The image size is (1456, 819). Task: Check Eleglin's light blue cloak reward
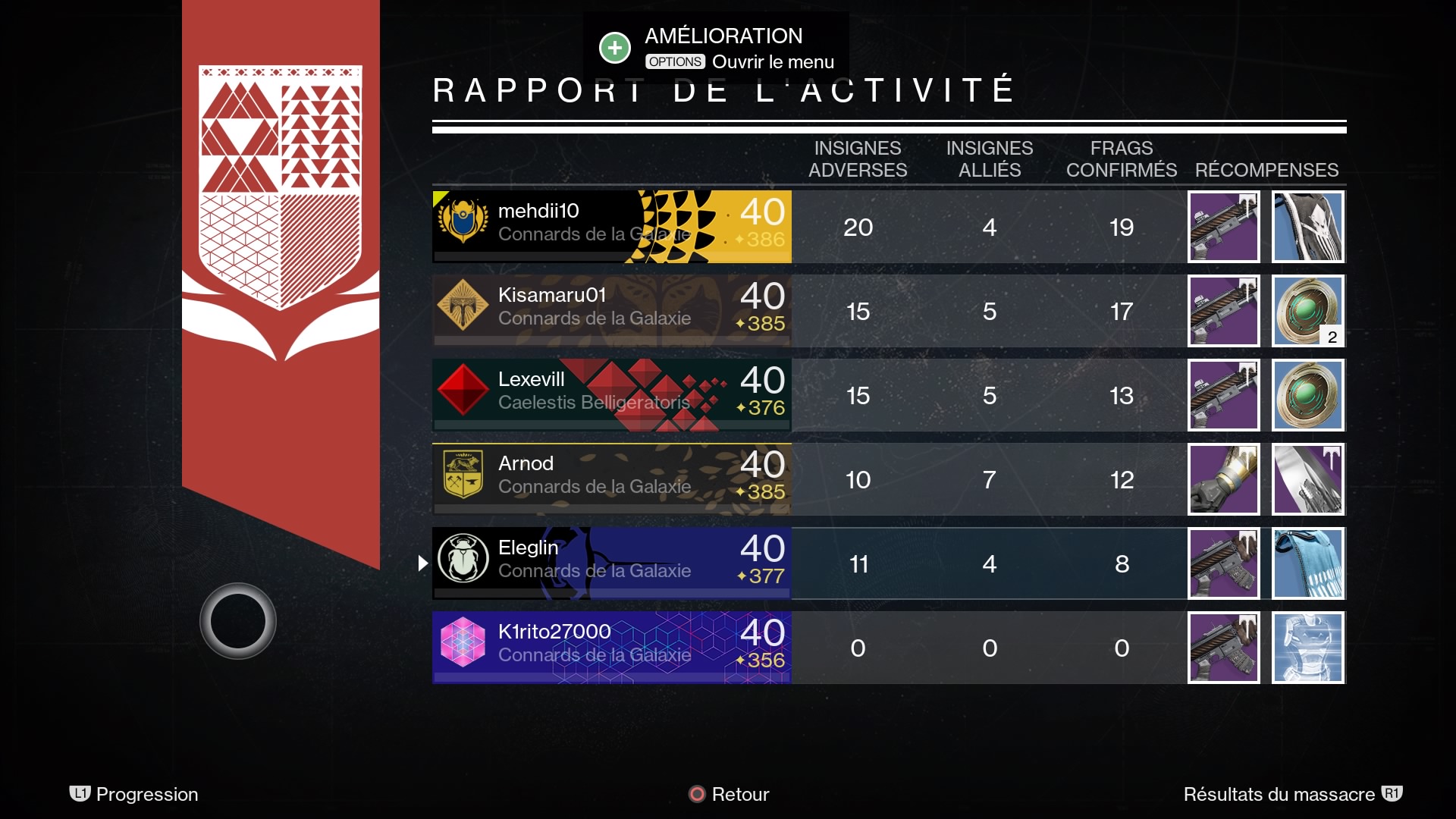(x=1307, y=563)
